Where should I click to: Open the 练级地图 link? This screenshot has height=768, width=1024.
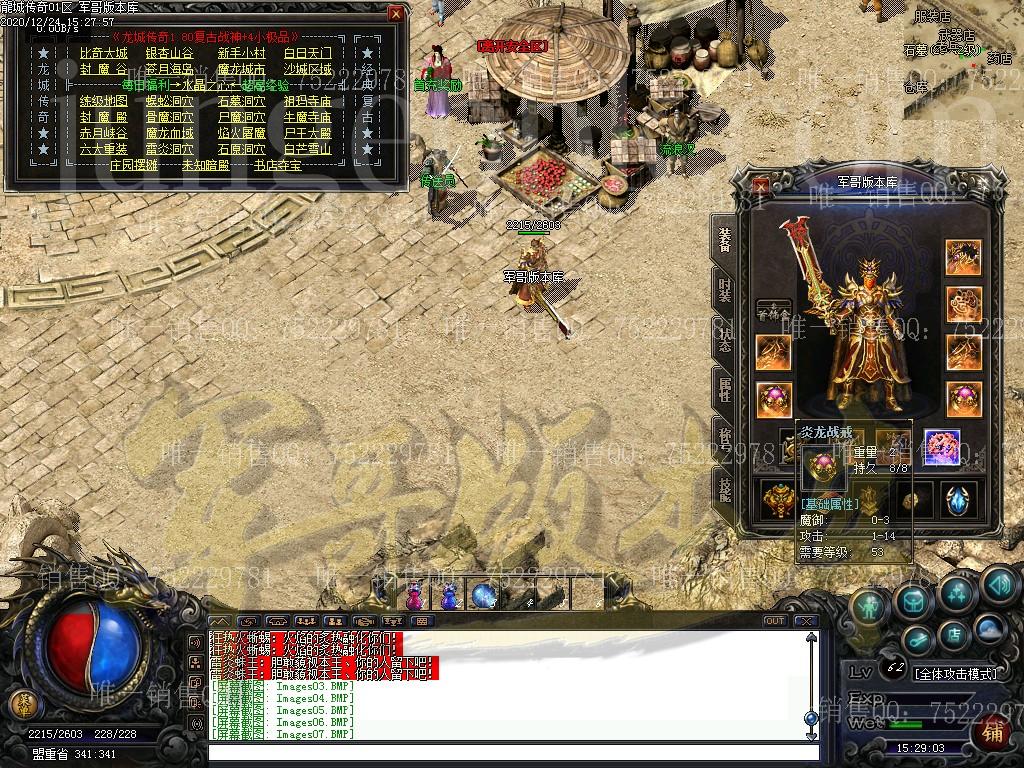click(104, 101)
